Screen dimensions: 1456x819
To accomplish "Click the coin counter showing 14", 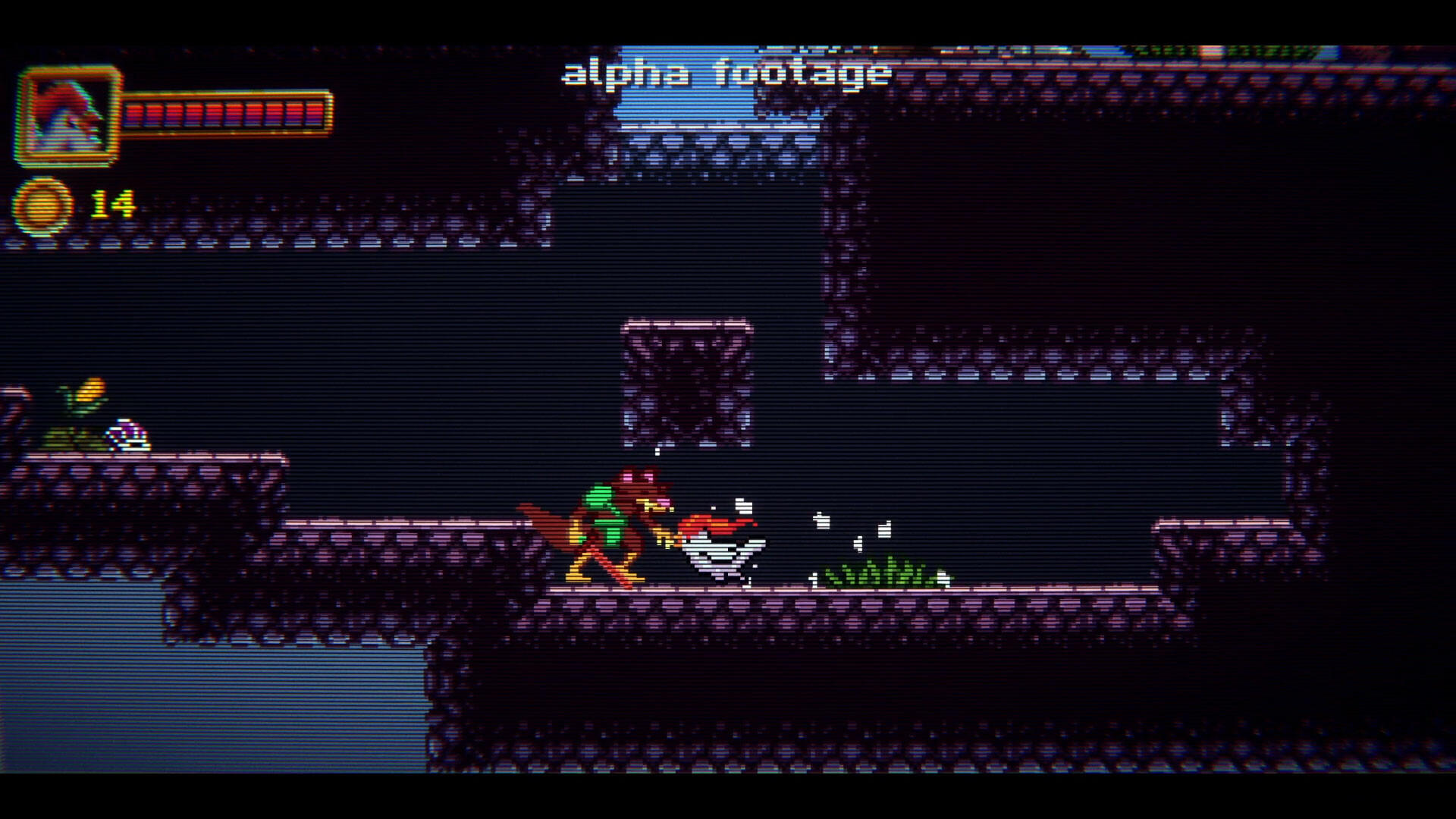I will pos(110,203).
